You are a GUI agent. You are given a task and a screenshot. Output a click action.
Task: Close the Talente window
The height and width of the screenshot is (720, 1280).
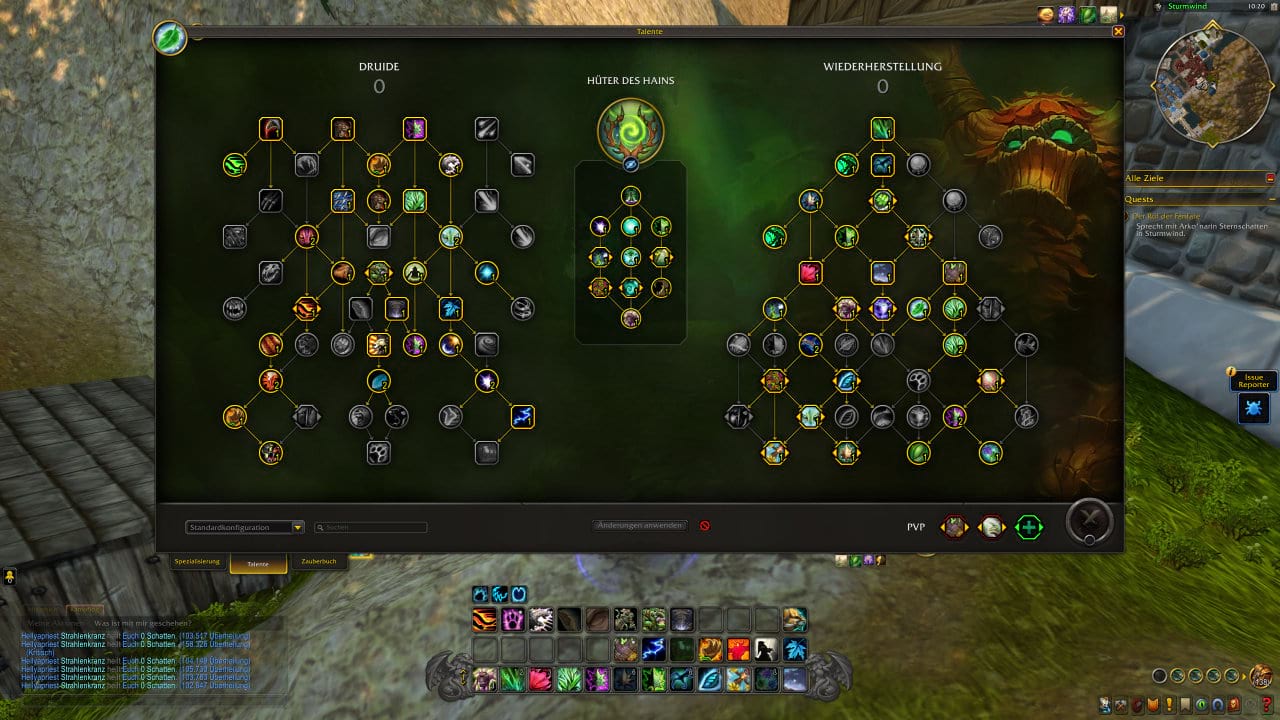click(x=1118, y=31)
